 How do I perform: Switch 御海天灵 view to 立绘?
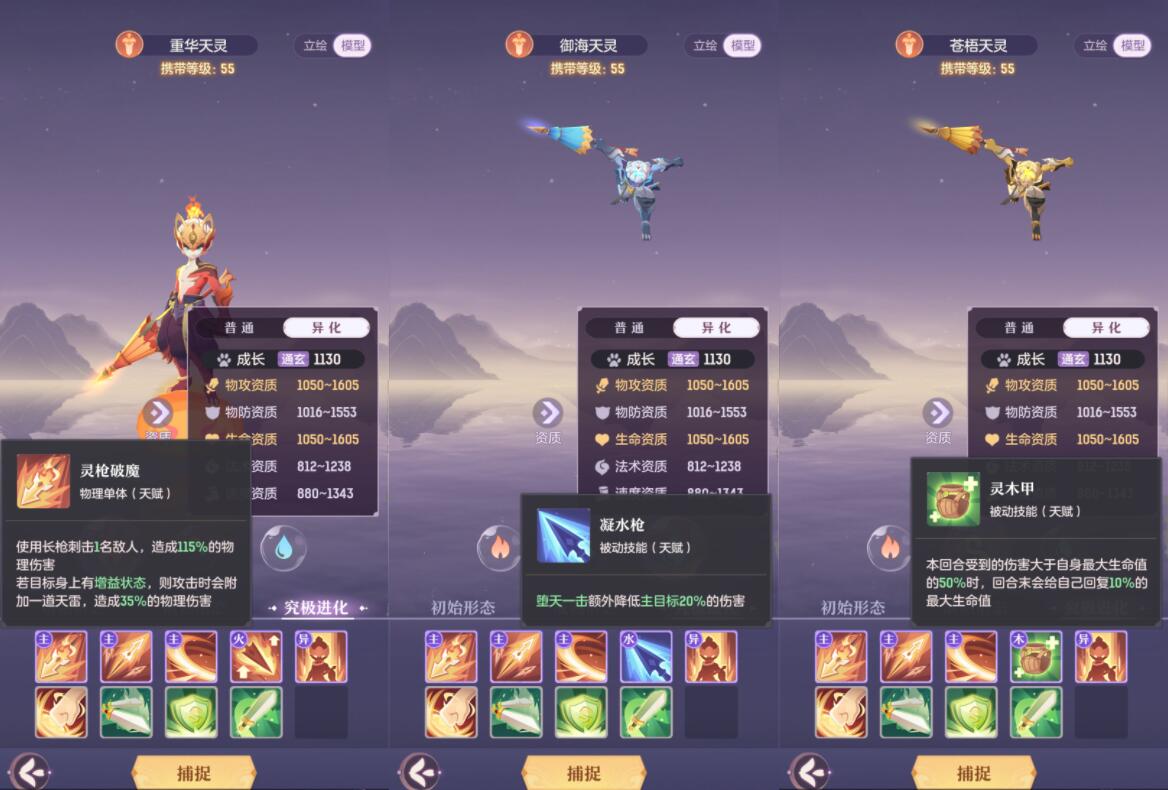(705, 46)
